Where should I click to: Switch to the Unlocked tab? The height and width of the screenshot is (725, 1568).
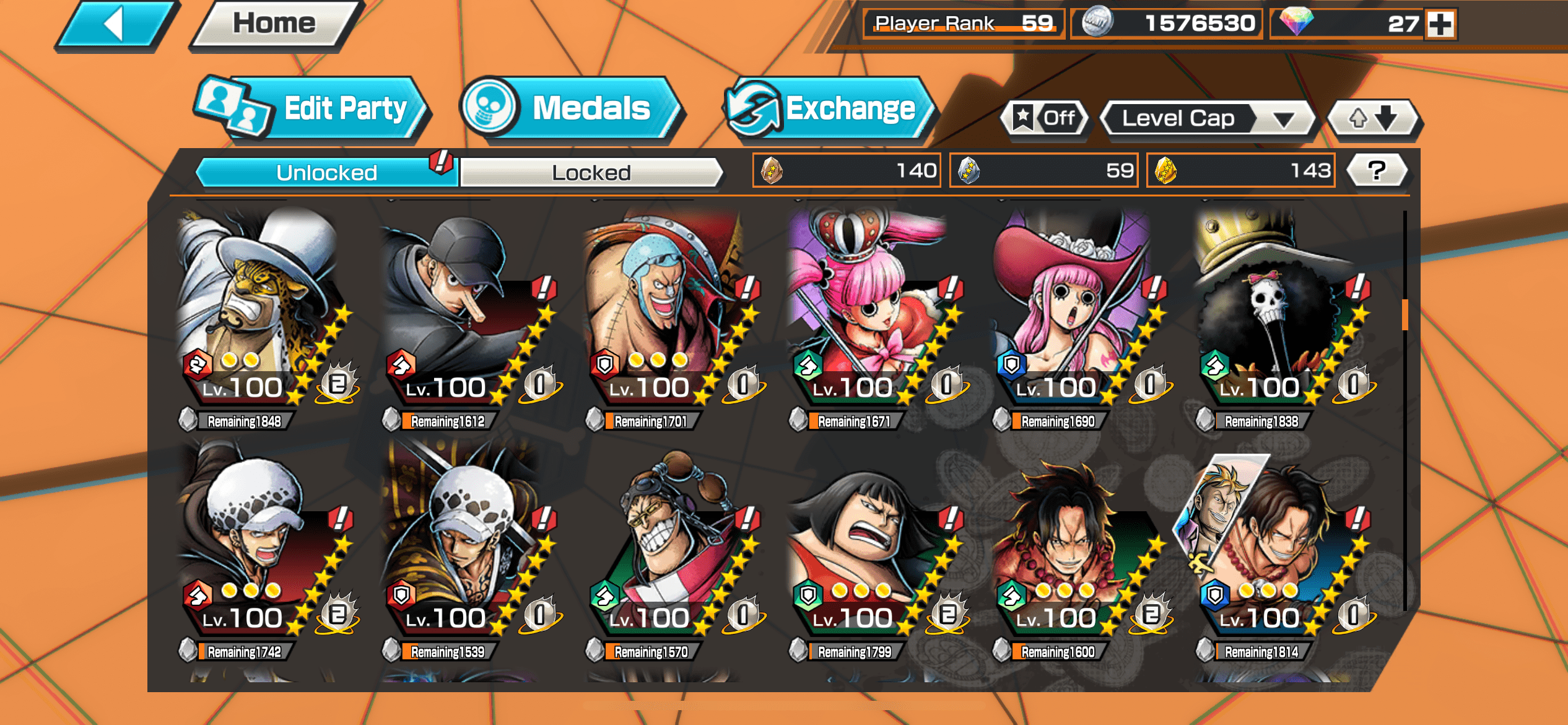[326, 172]
